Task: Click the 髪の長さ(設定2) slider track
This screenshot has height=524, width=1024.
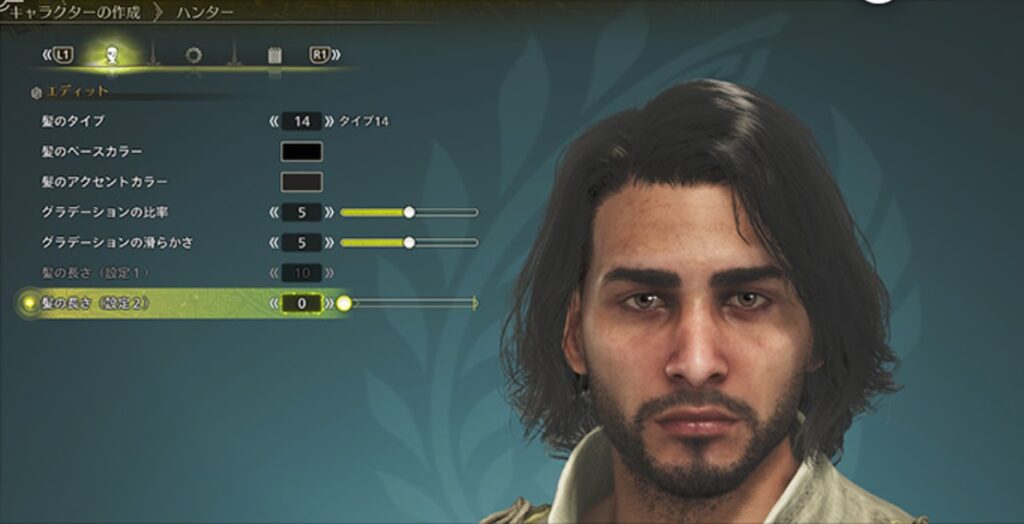Action: (410, 303)
